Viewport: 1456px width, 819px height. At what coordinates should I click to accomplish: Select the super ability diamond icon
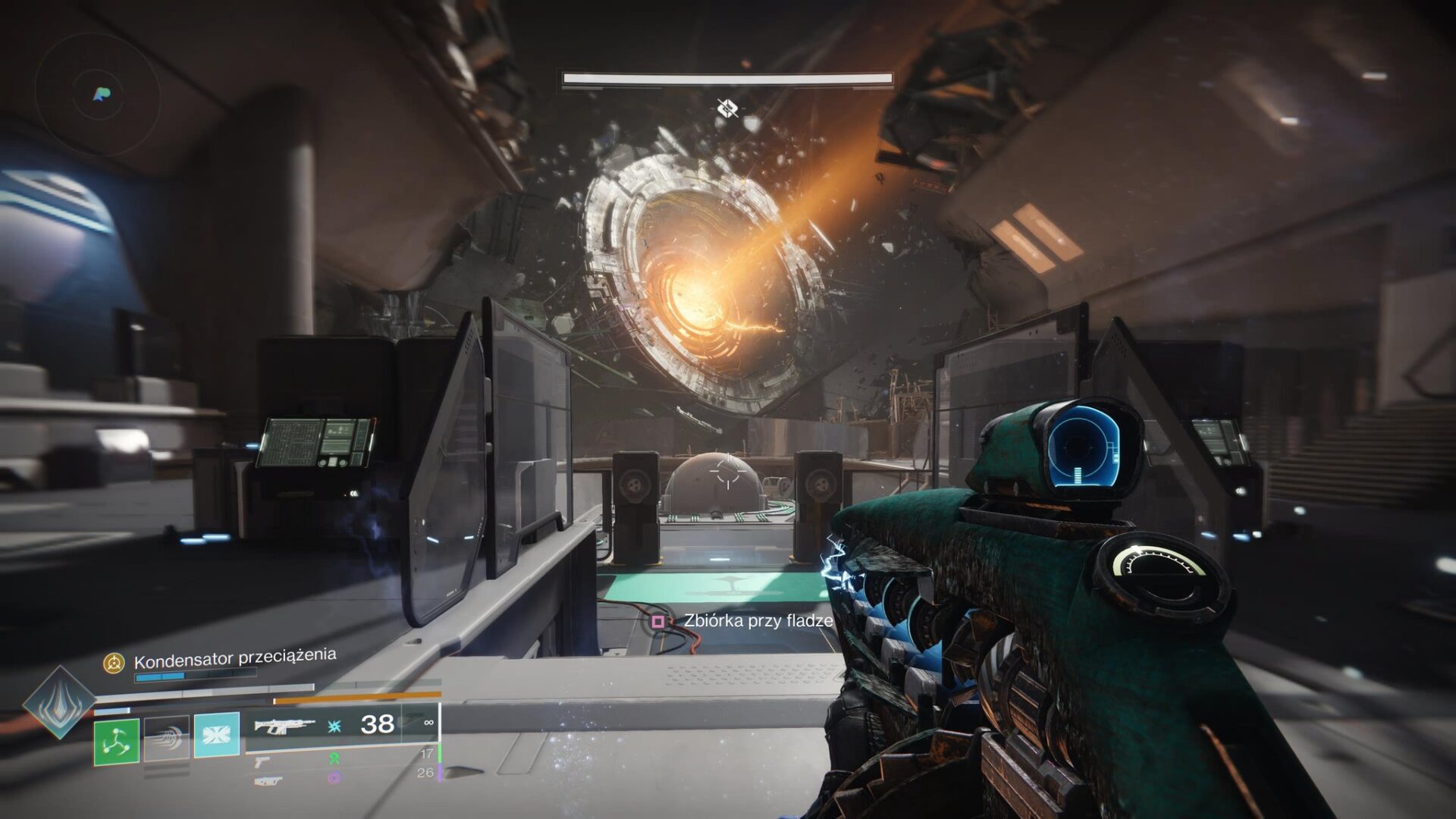pos(59,701)
